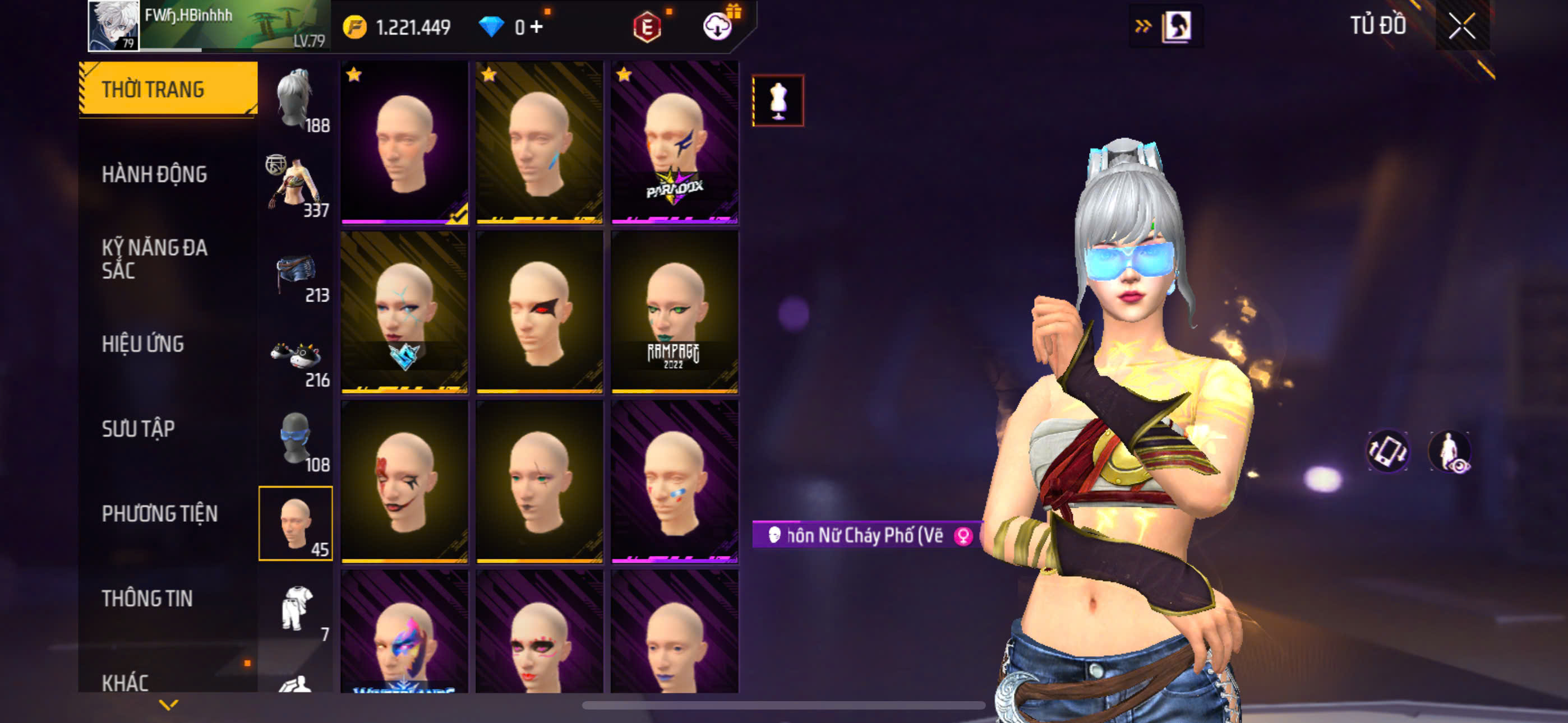Choose the red eye black mark face
This screenshot has width=1568, height=723.
(539, 312)
